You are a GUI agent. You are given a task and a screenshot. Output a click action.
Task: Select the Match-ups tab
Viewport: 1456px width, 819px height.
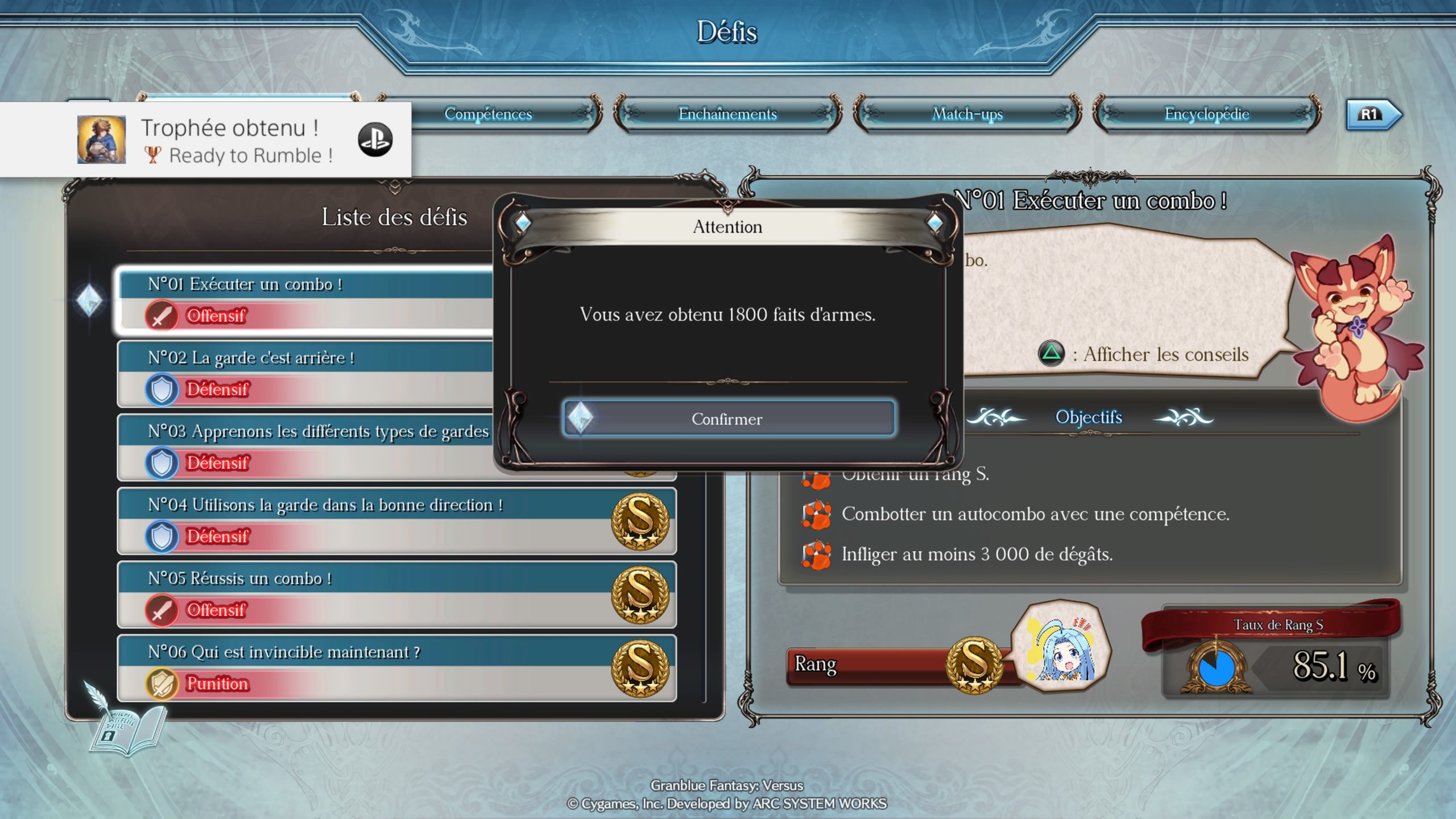click(967, 114)
